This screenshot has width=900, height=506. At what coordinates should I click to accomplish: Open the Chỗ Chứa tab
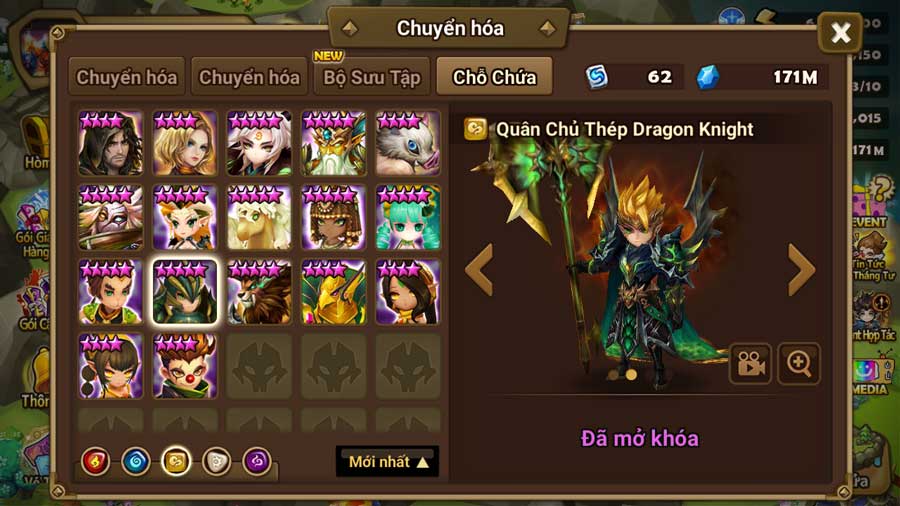click(494, 77)
